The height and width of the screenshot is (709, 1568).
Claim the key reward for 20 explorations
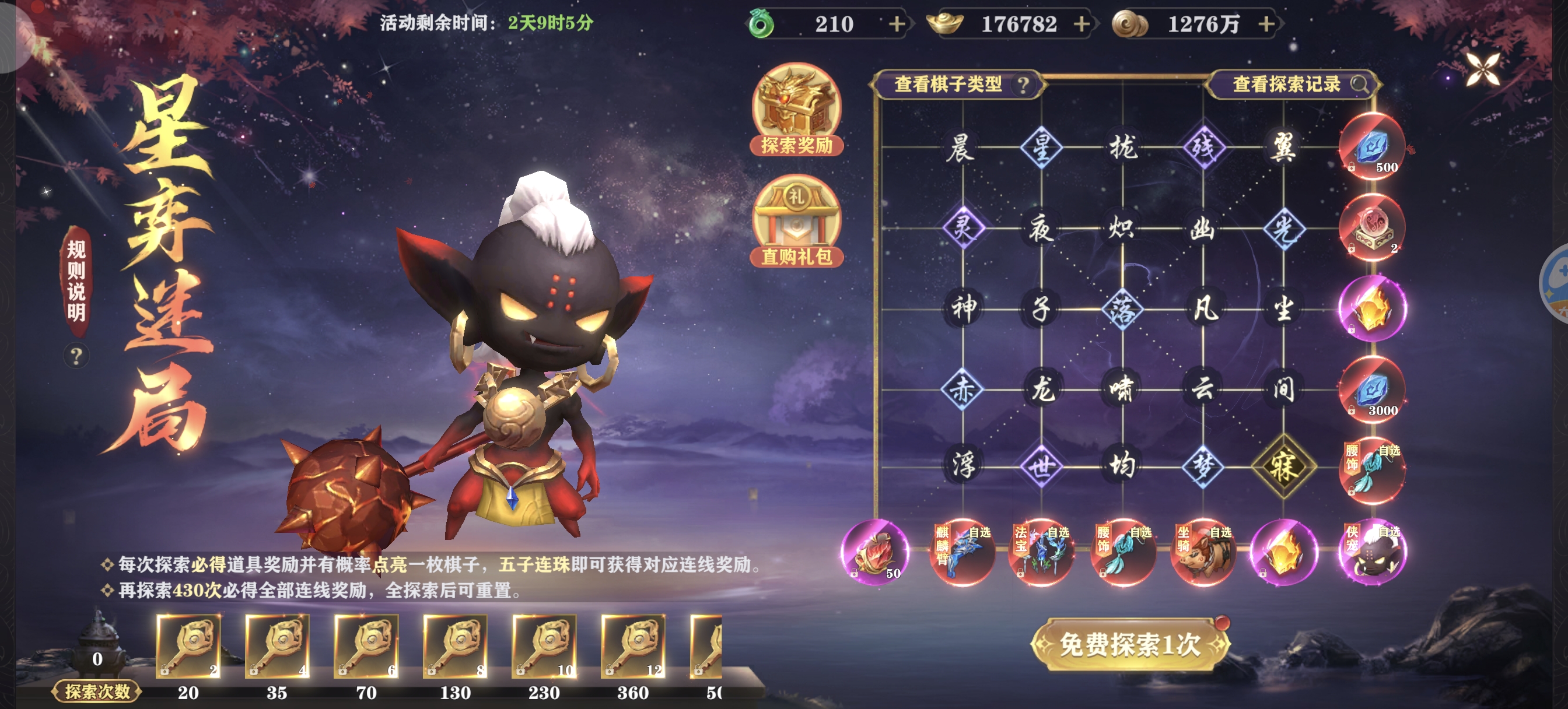[x=188, y=646]
